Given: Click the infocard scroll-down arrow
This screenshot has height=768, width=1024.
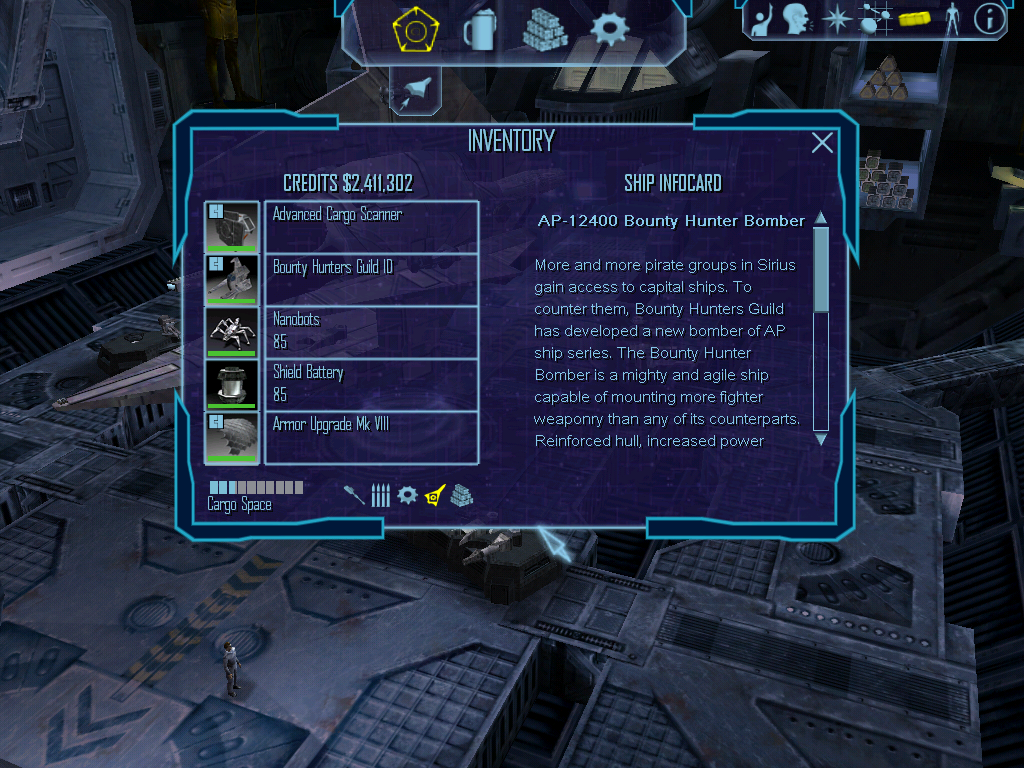Looking at the screenshot, I should (x=821, y=438).
